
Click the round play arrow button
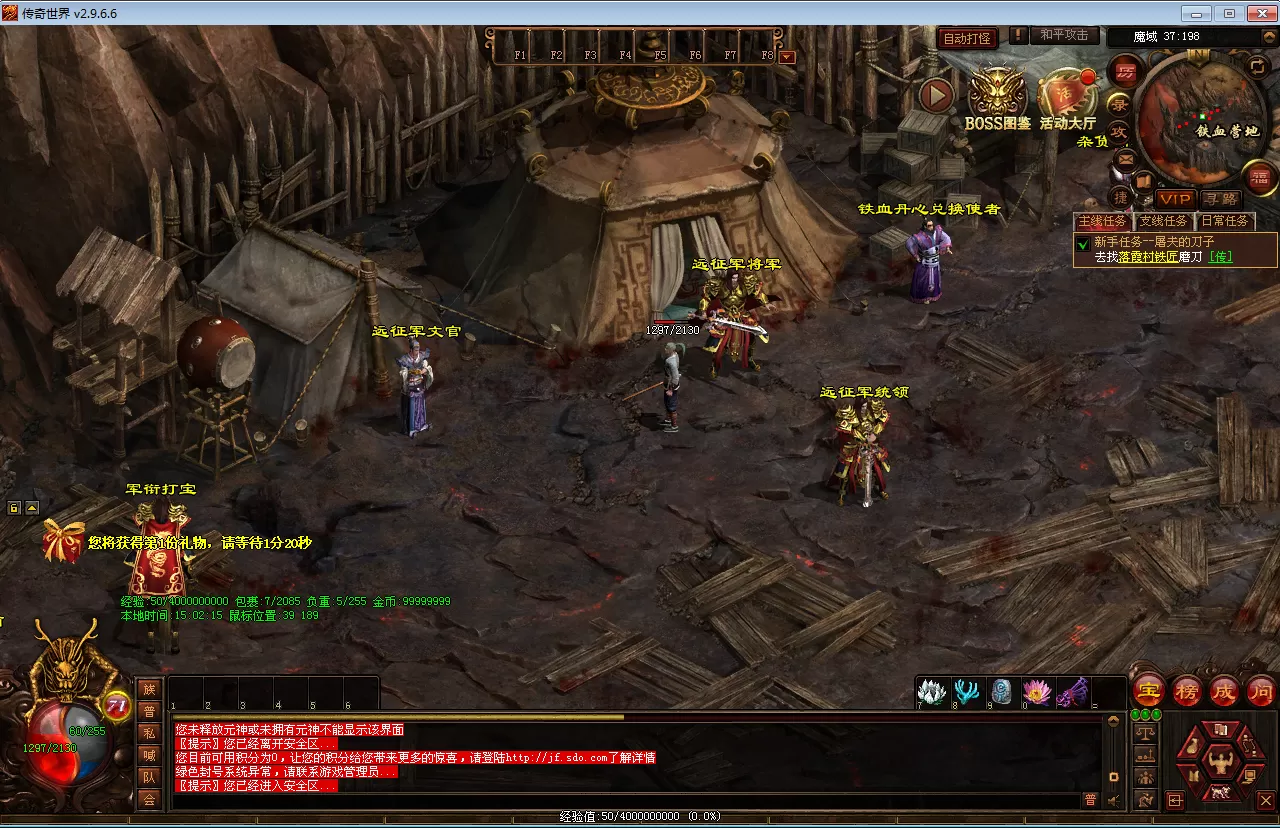[x=937, y=95]
